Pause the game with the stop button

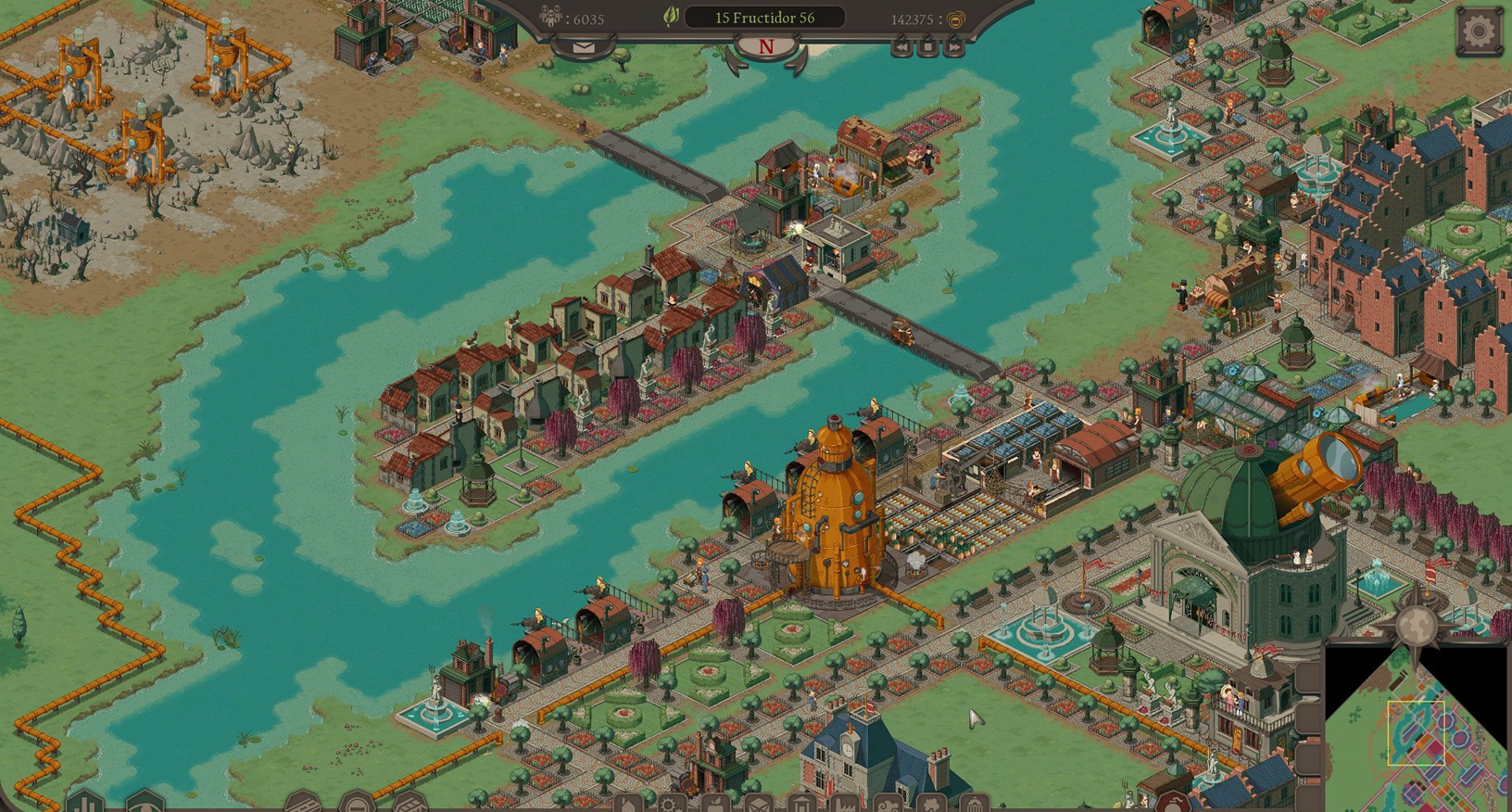(x=927, y=46)
